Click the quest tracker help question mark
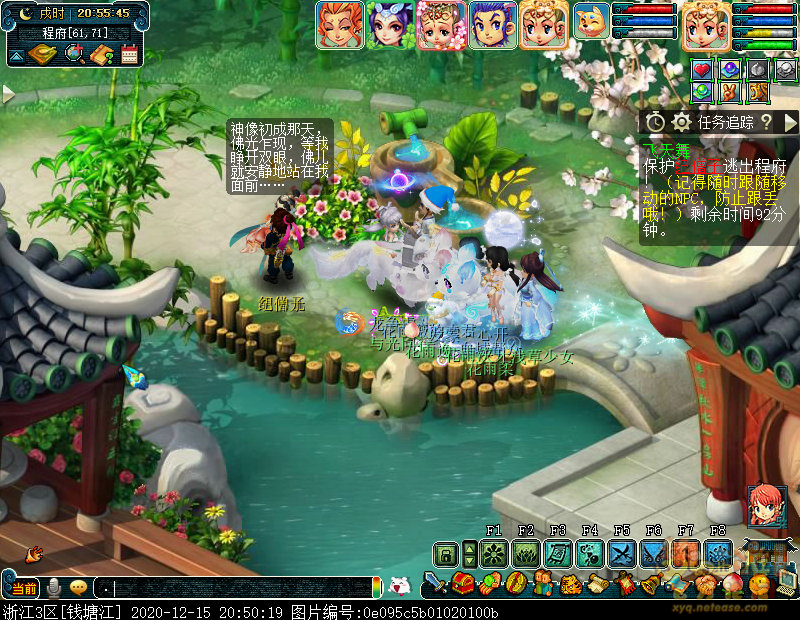The width and height of the screenshot is (800, 620). pyautogui.click(x=766, y=122)
